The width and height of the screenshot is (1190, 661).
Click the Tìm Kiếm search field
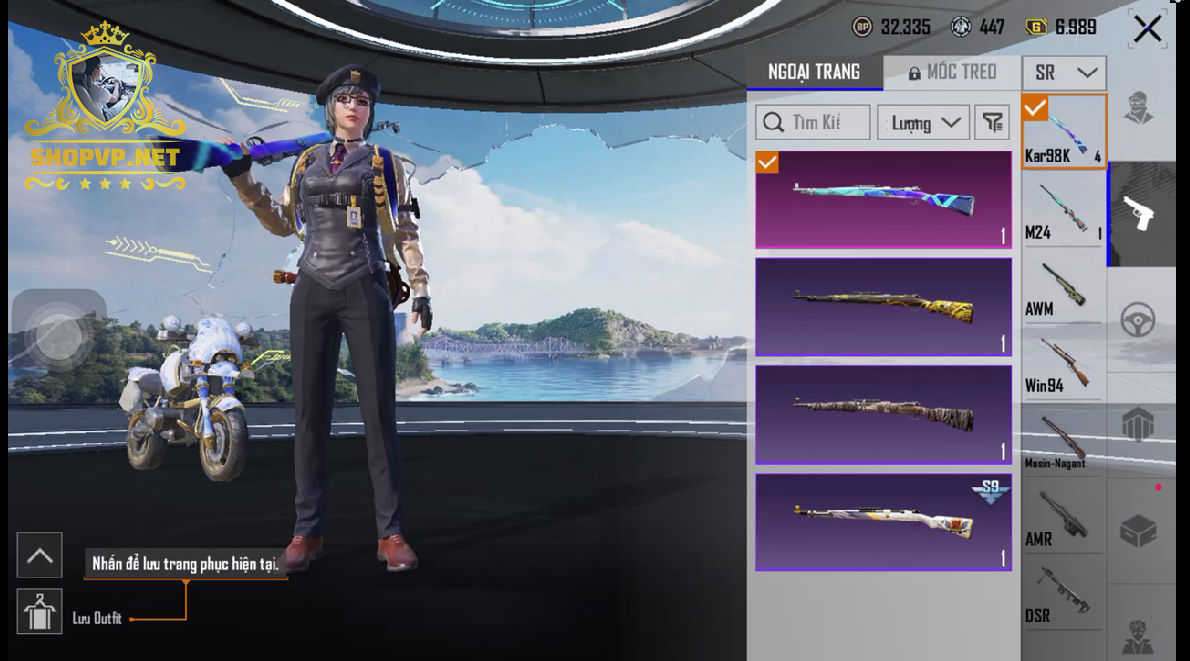pyautogui.click(x=813, y=122)
